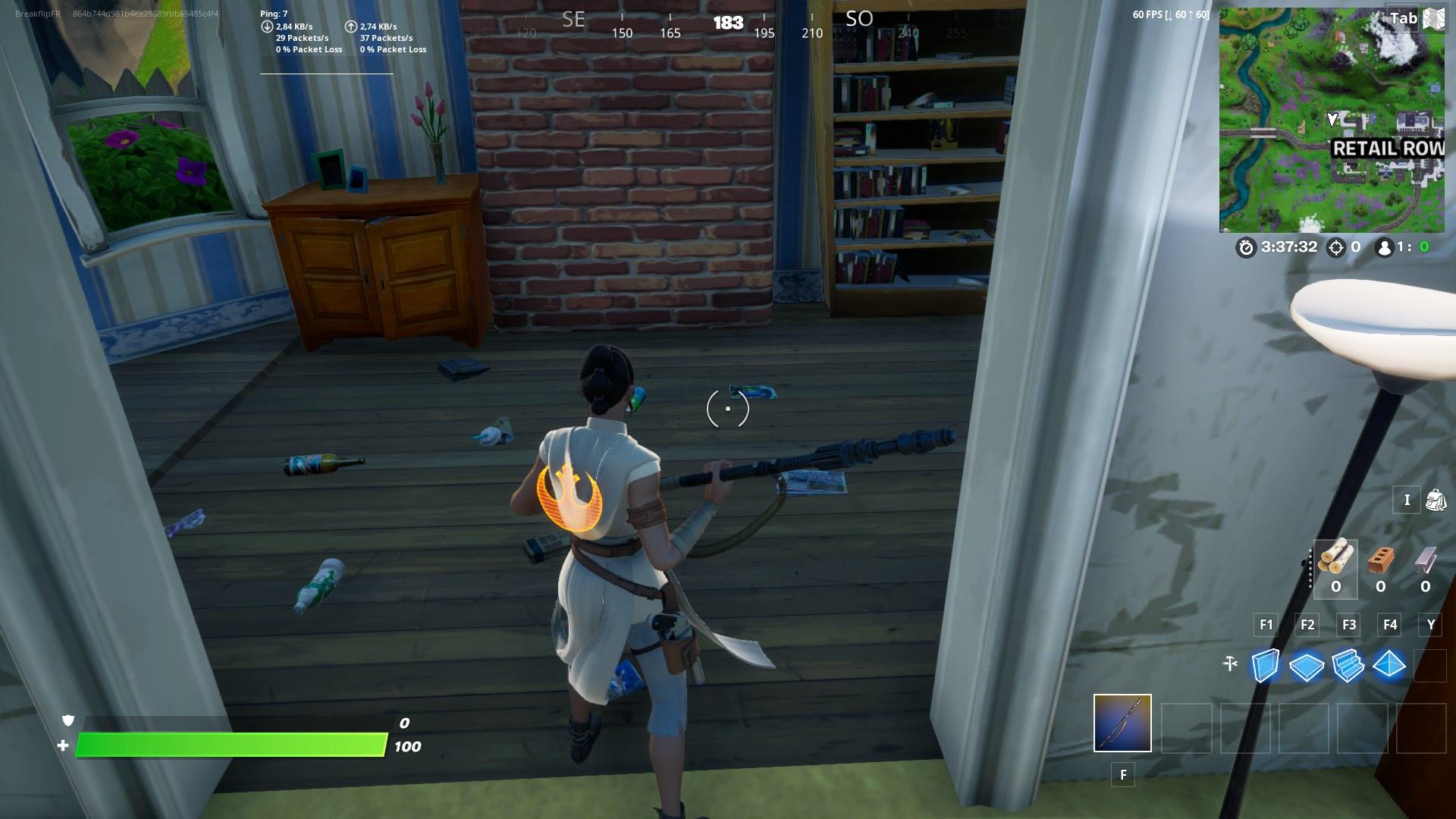1456x819 pixels.
Task: Select the wood material icon
Action: pos(1336,561)
